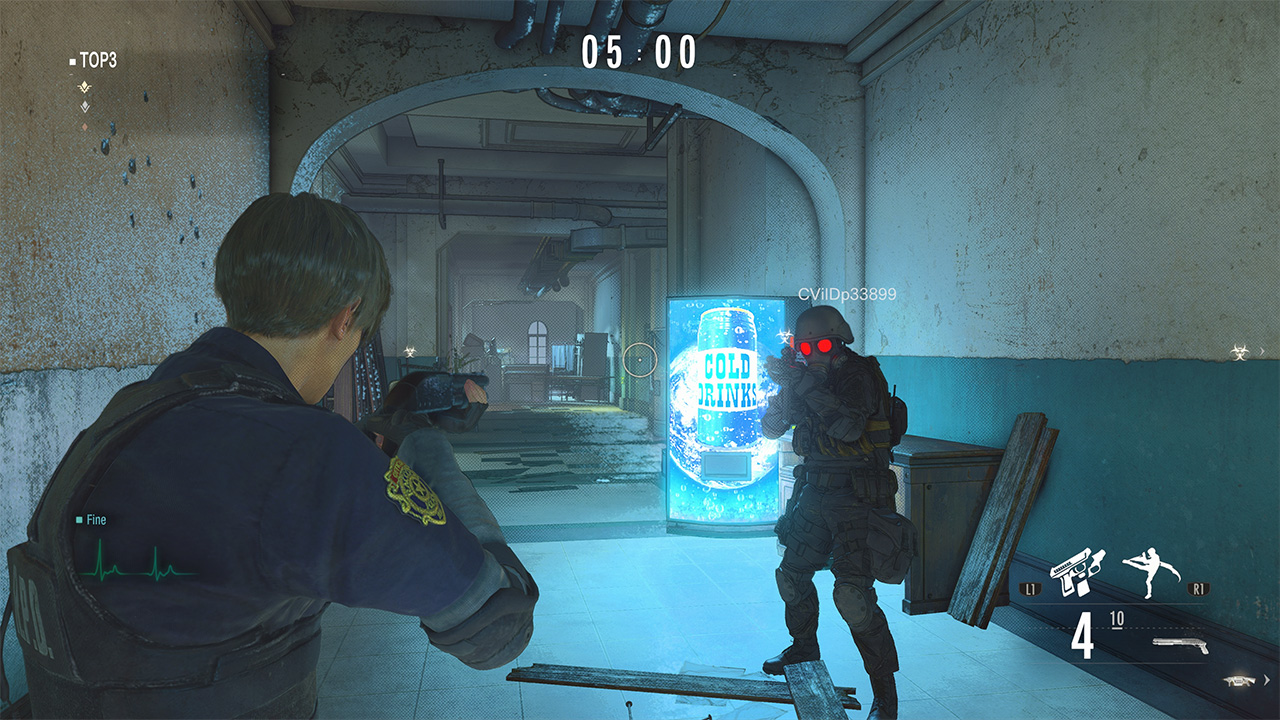Select the melee kick icon above R1

click(x=1148, y=570)
